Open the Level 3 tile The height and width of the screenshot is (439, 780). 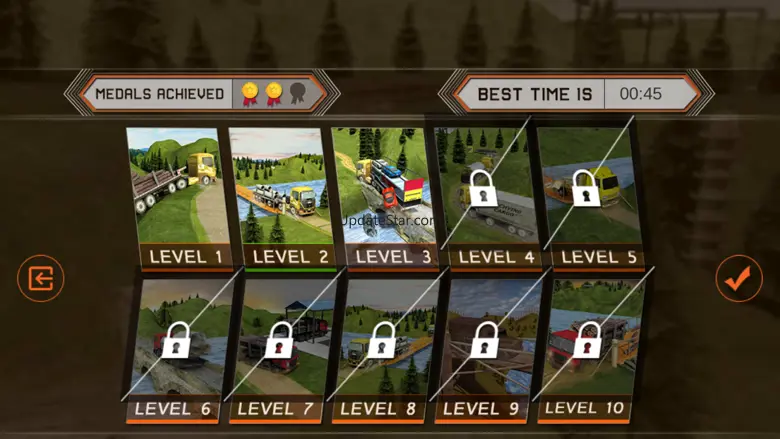pyautogui.click(x=383, y=198)
